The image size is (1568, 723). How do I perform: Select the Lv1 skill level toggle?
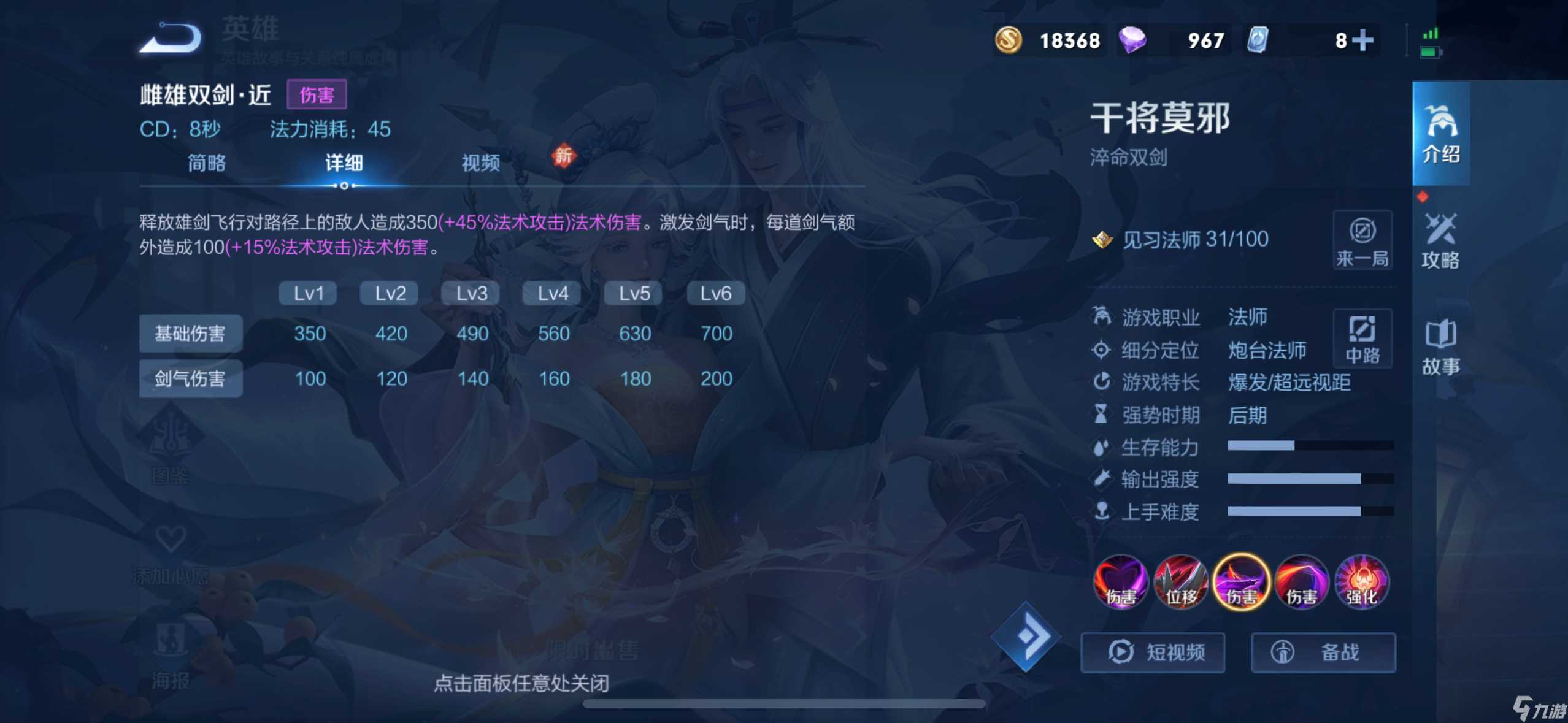(307, 293)
